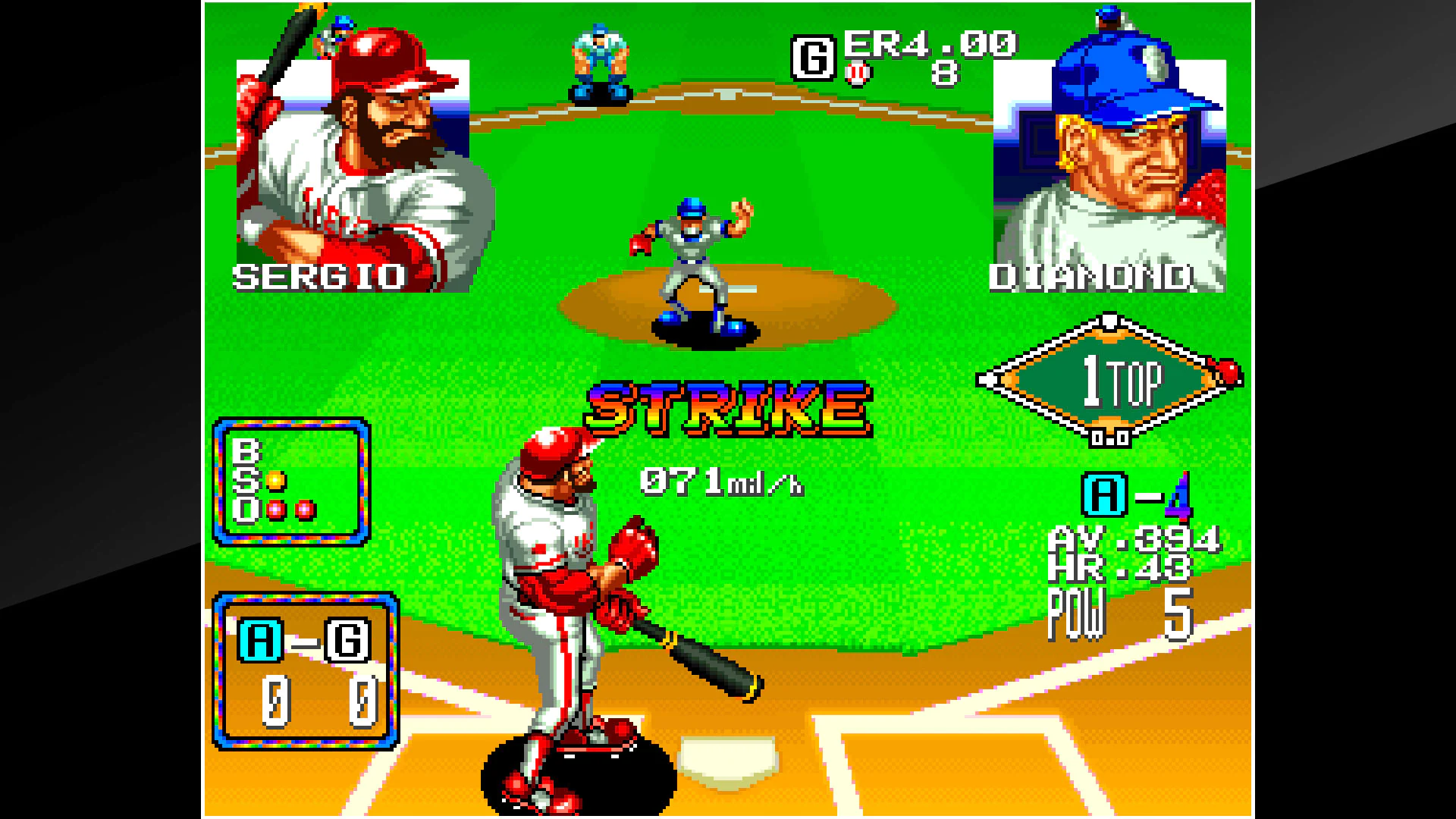Screen dimensions: 1456x819
Task: Expand the A-G scoreboard panel
Action: (x=307, y=671)
